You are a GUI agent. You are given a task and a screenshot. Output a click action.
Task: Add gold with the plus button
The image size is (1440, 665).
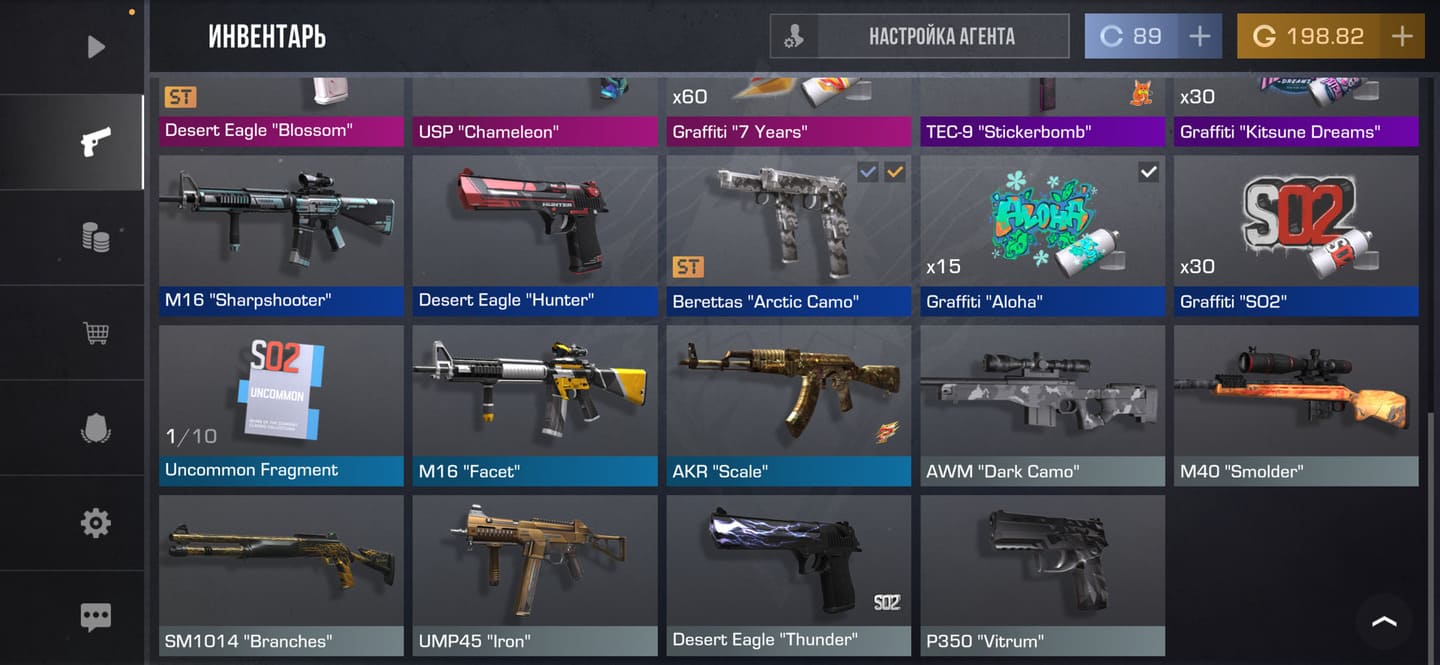tap(1402, 37)
